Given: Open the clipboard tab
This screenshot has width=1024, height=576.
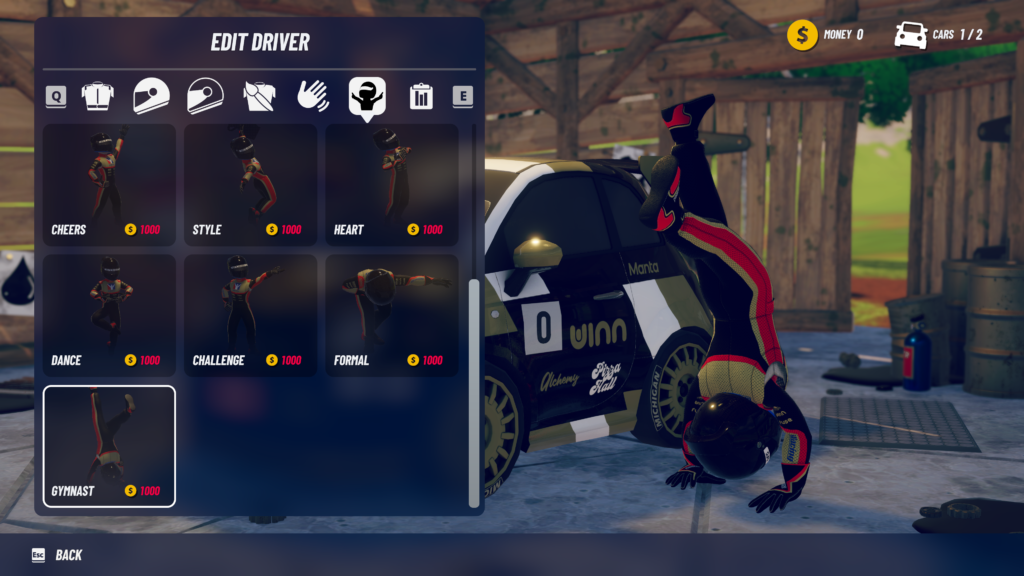Looking at the screenshot, I should pyautogui.click(x=421, y=96).
